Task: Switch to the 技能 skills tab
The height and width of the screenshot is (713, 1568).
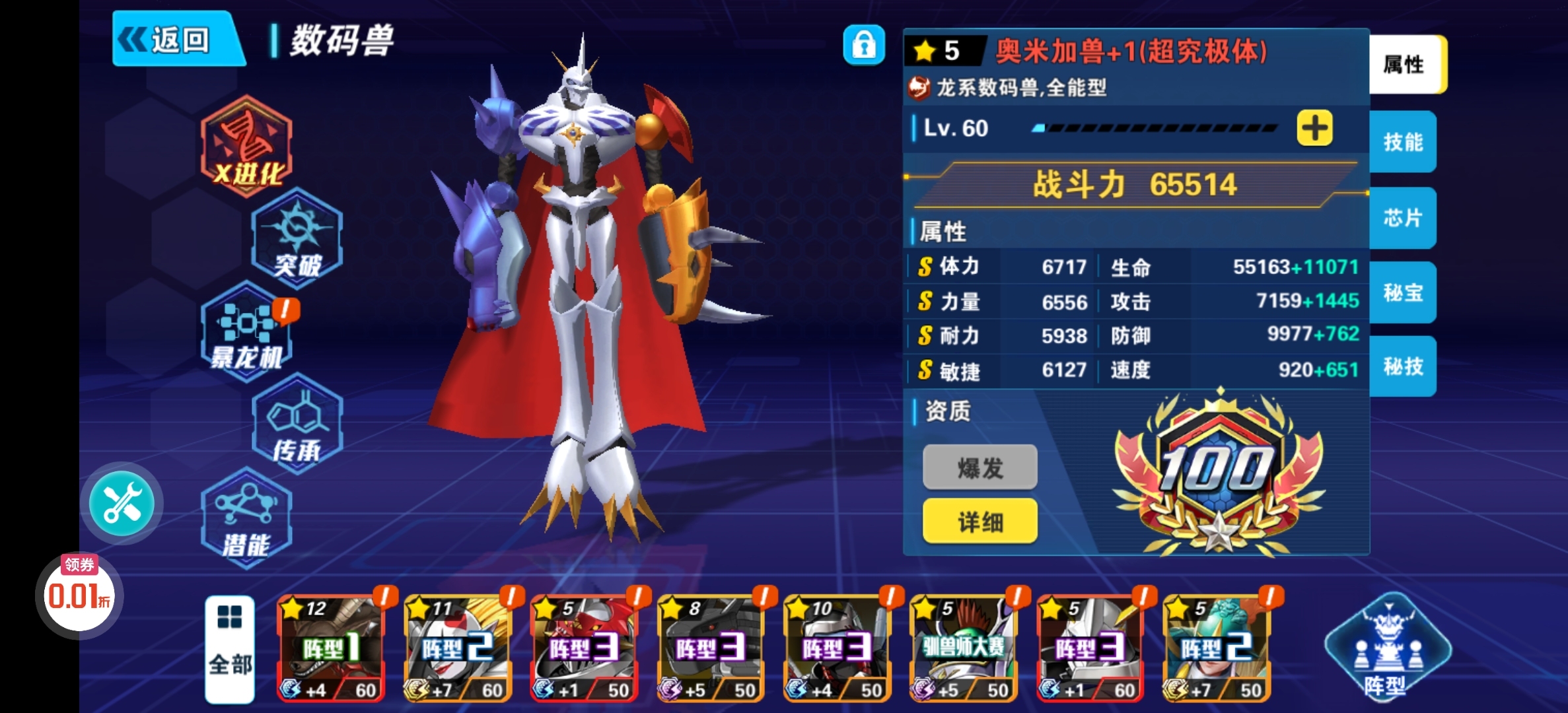Action: [1403, 142]
